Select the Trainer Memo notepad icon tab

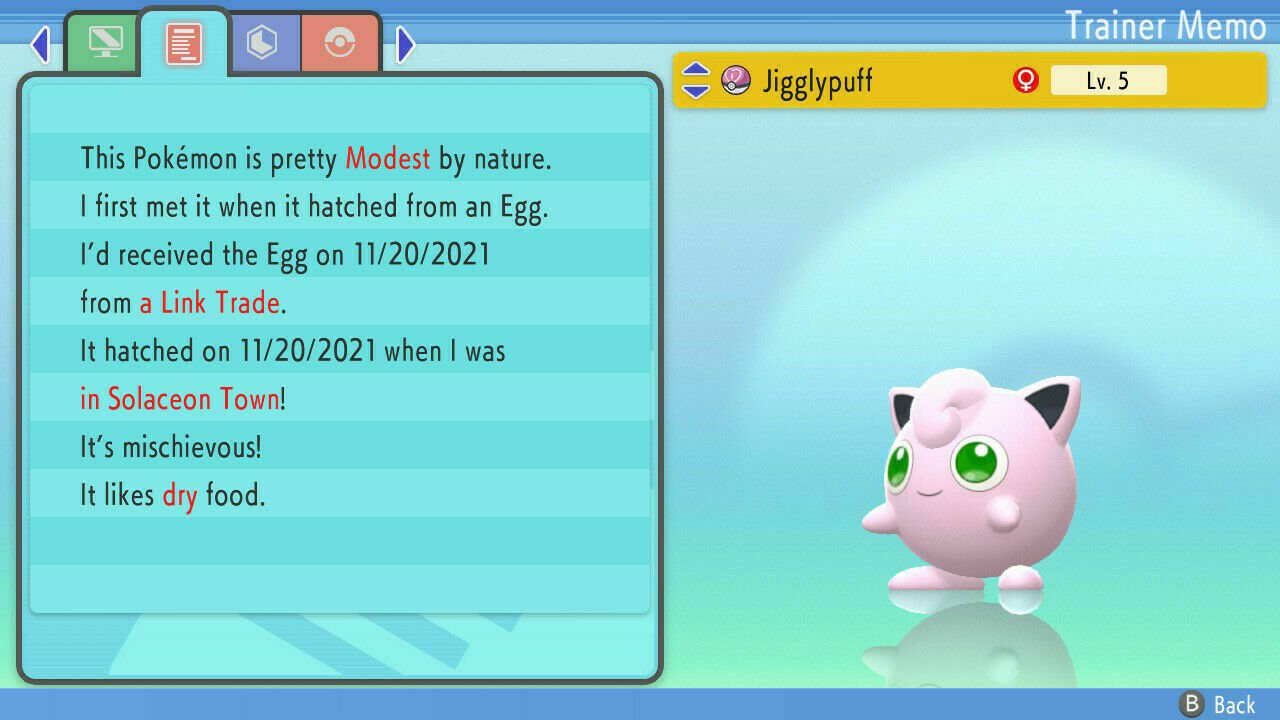tap(186, 42)
